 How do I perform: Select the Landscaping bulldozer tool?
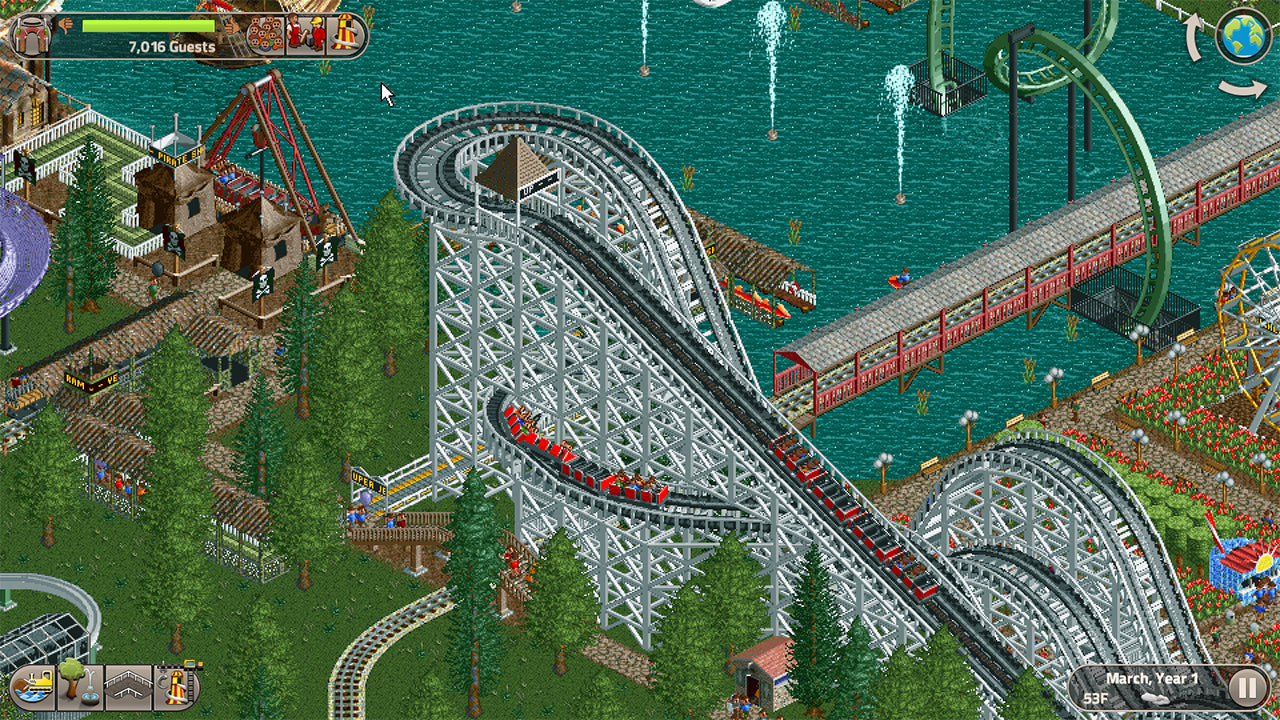pos(33,687)
